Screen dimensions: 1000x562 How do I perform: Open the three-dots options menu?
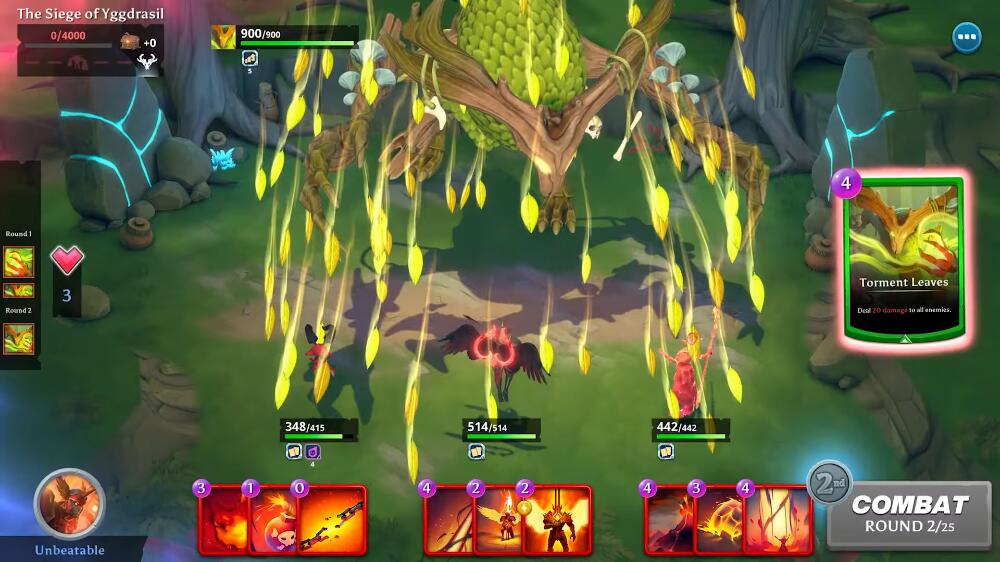point(966,38)
